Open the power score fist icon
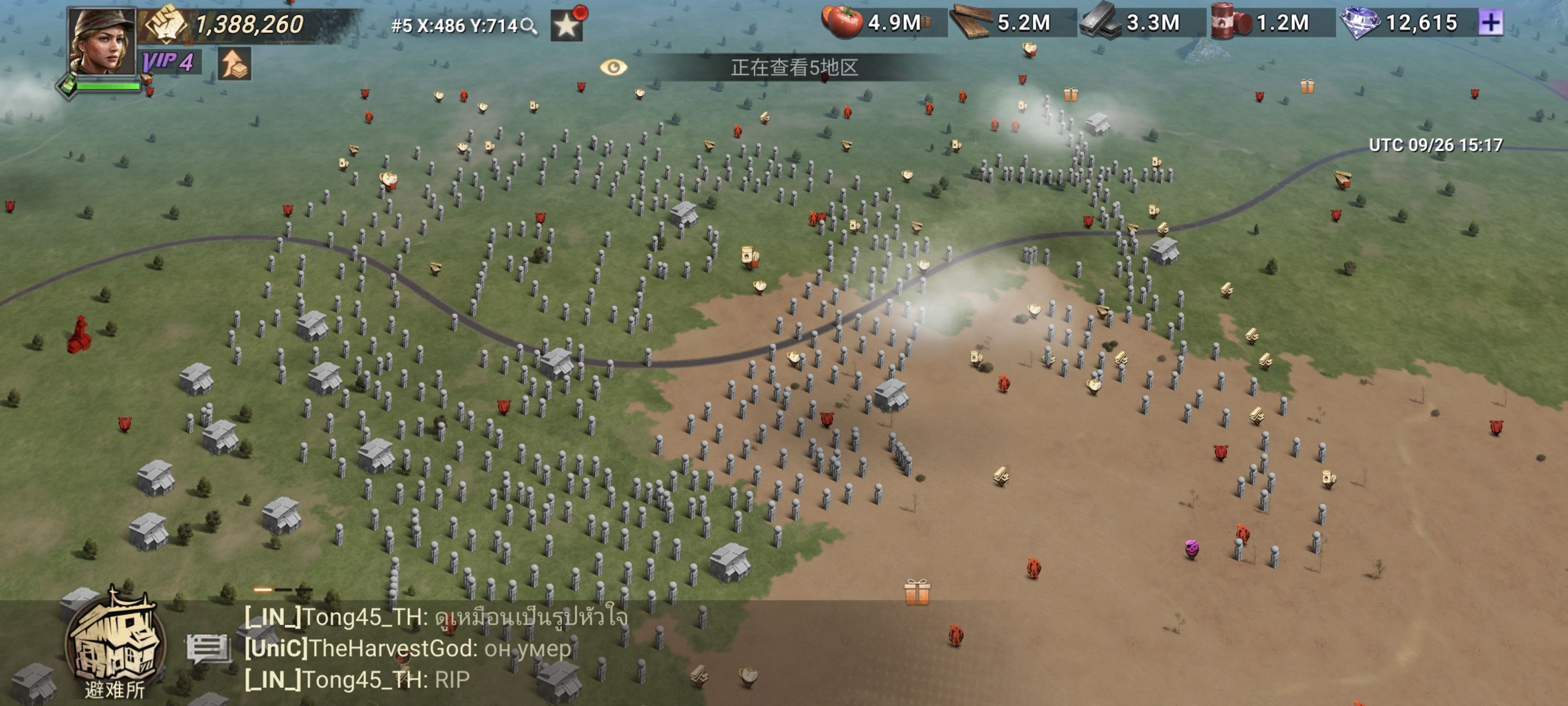Viewport: 1568px width, 706px height. (165, 25)
